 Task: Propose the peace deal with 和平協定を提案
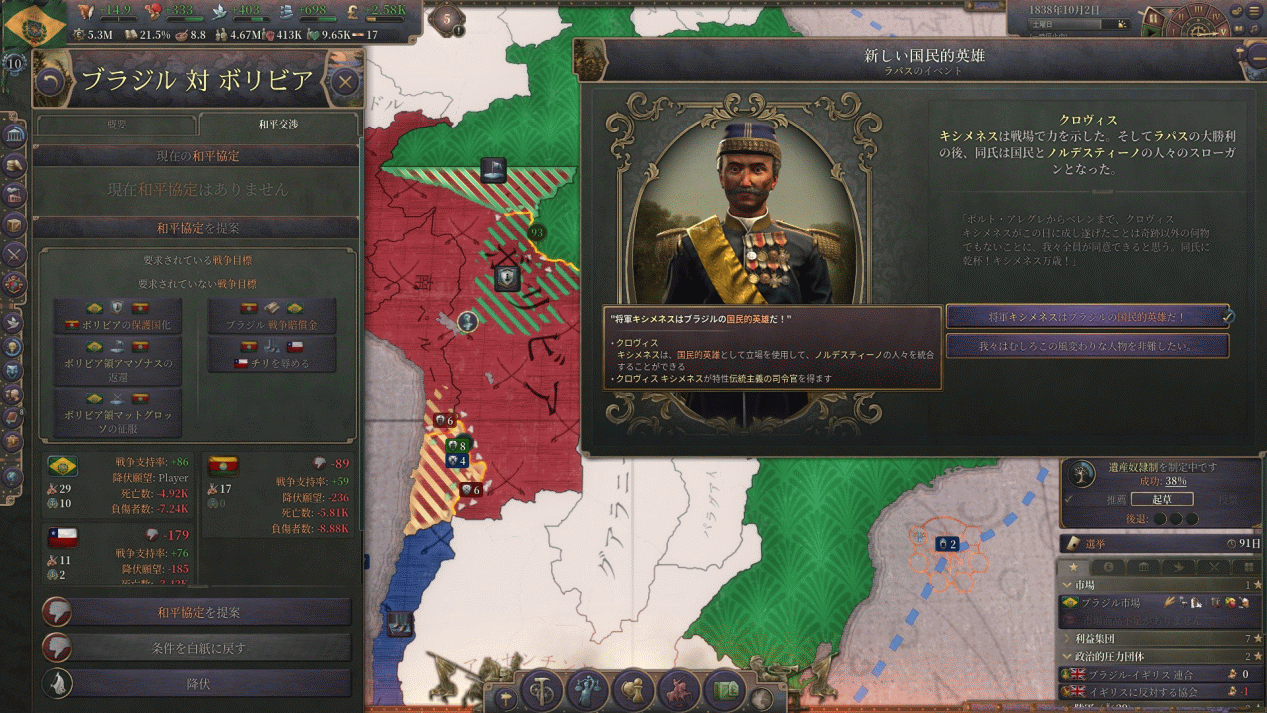(198, 612)
